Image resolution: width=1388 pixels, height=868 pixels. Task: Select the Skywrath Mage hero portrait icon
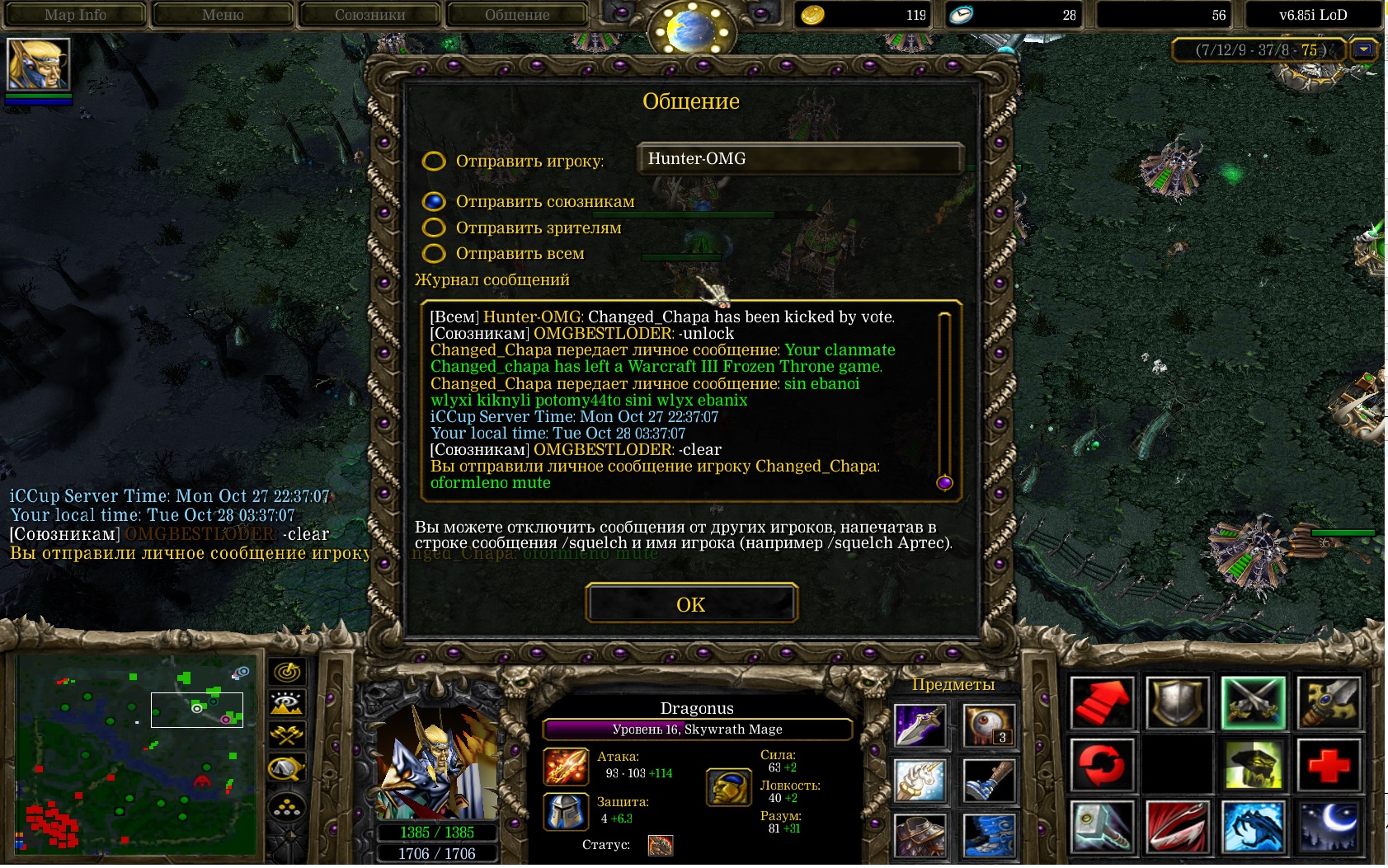click(x=38, y=64)
